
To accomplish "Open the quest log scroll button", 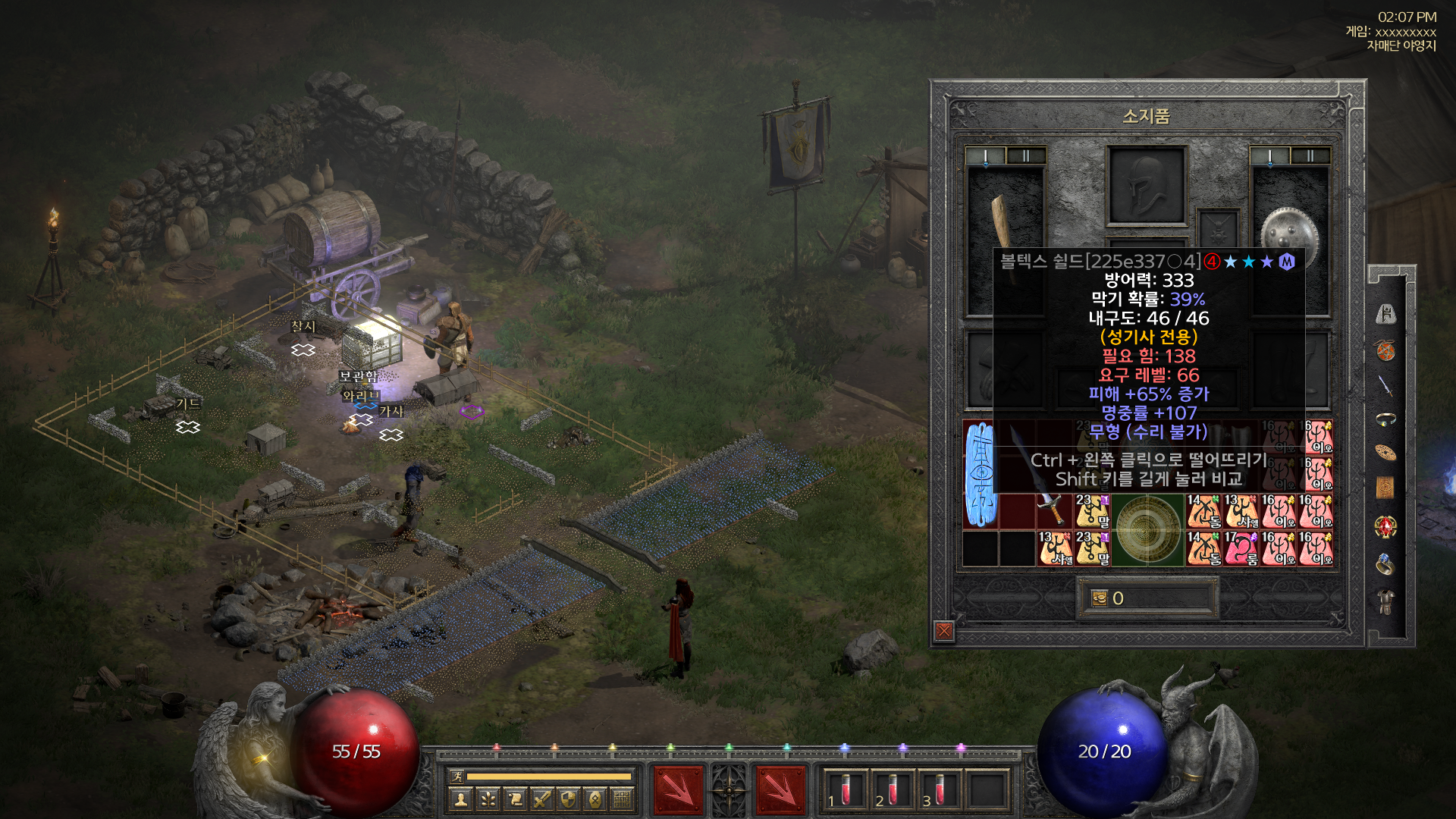I will 515,799.
